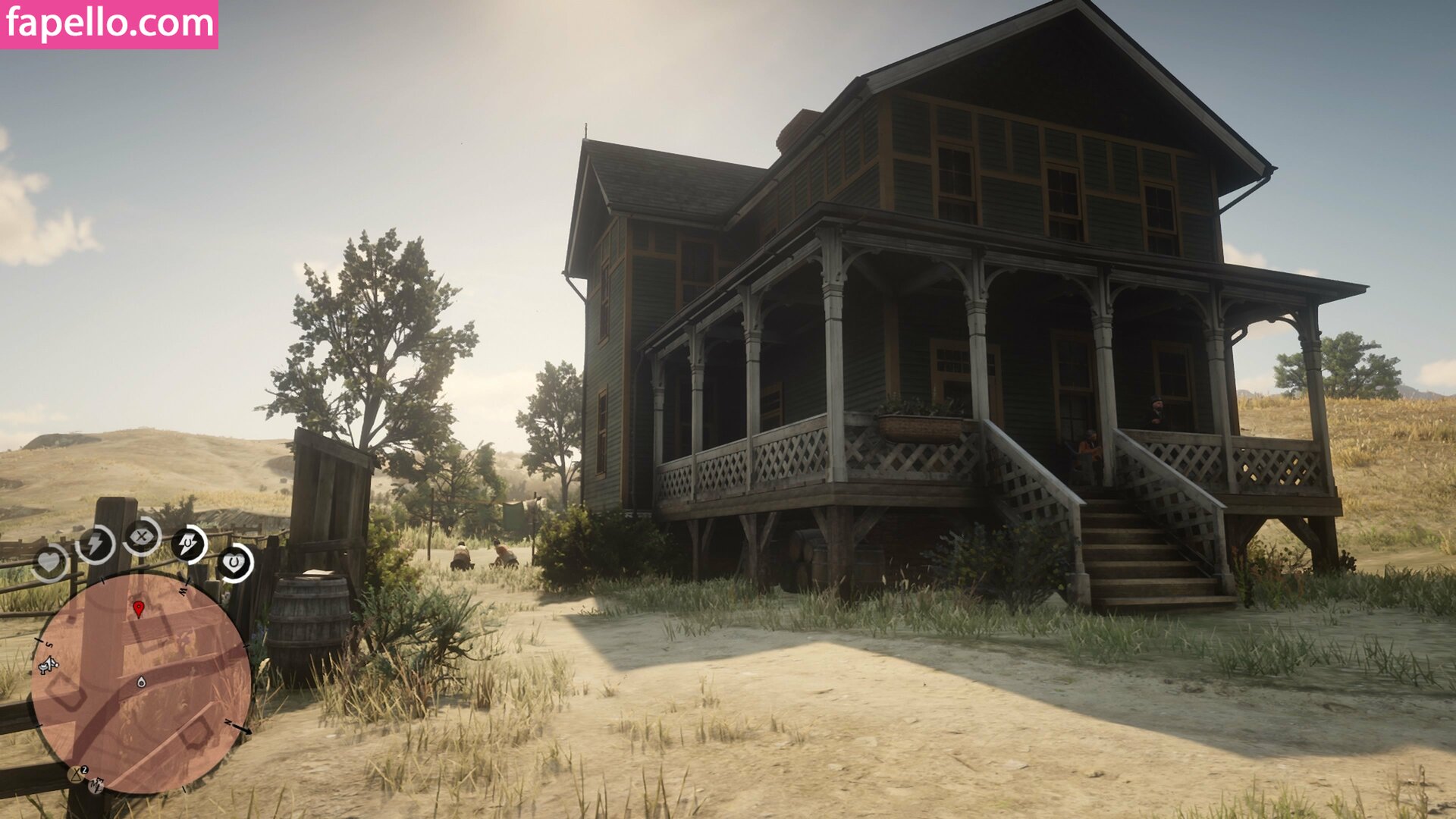Select the horse stamina core icon
1456x819 pixels.
coord(188,544)
